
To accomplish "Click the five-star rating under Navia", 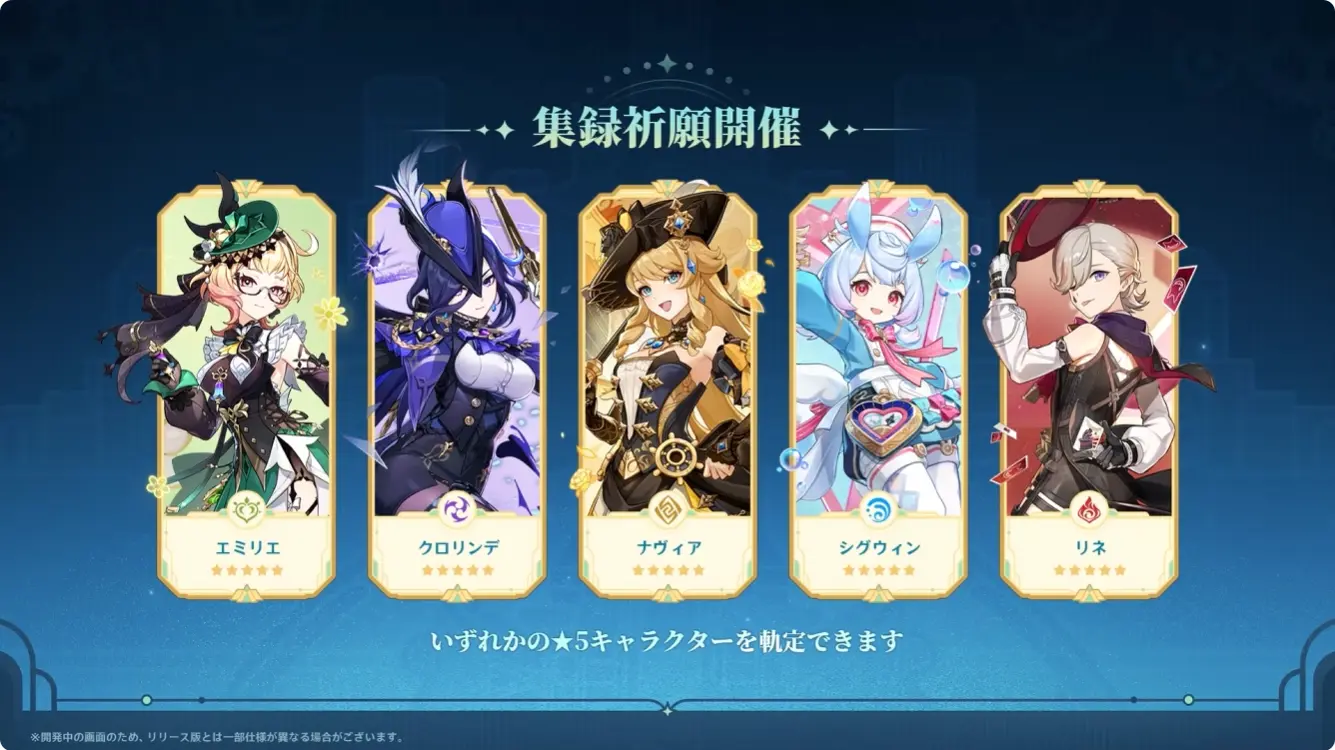I will pos(668,568).
